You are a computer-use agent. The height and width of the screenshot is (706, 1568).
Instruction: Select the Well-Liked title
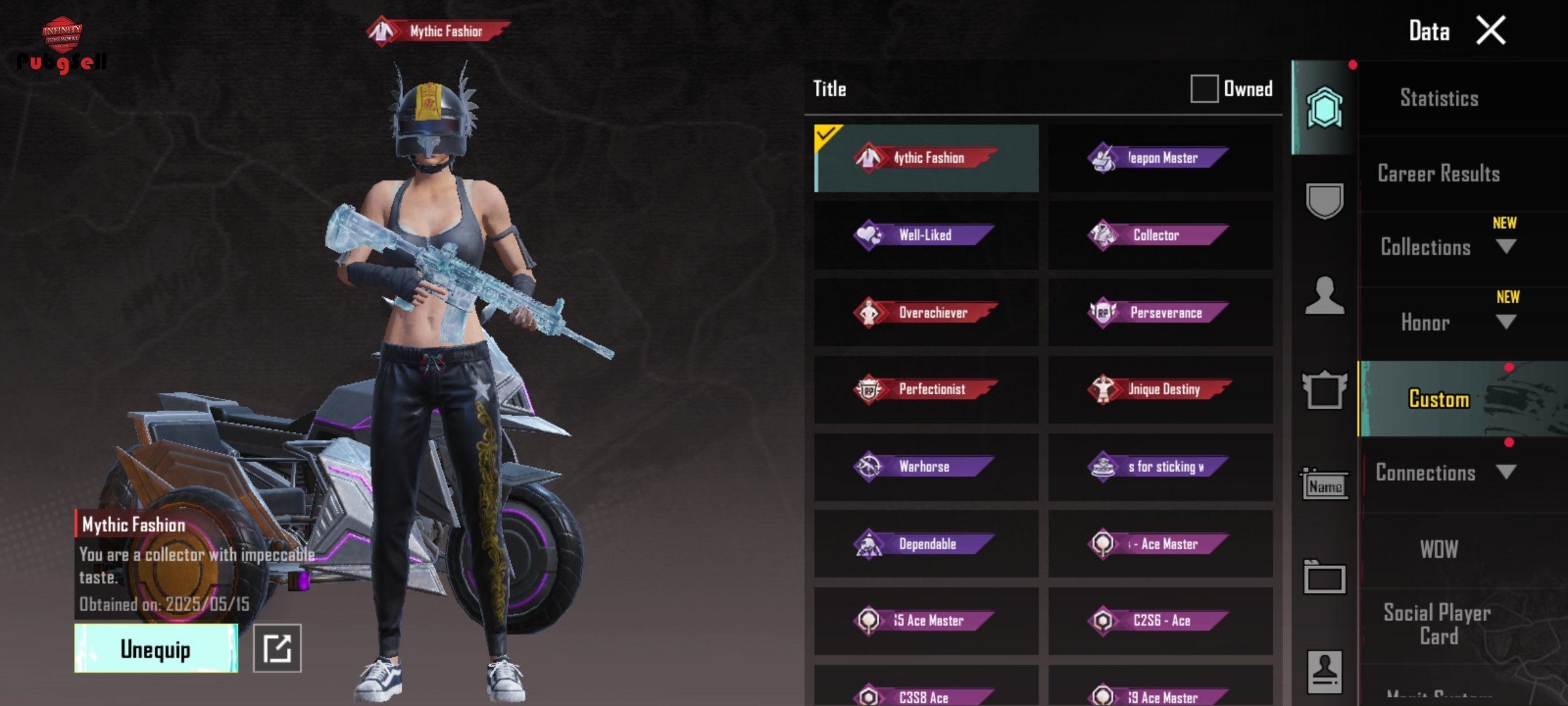tap(926, 235)
